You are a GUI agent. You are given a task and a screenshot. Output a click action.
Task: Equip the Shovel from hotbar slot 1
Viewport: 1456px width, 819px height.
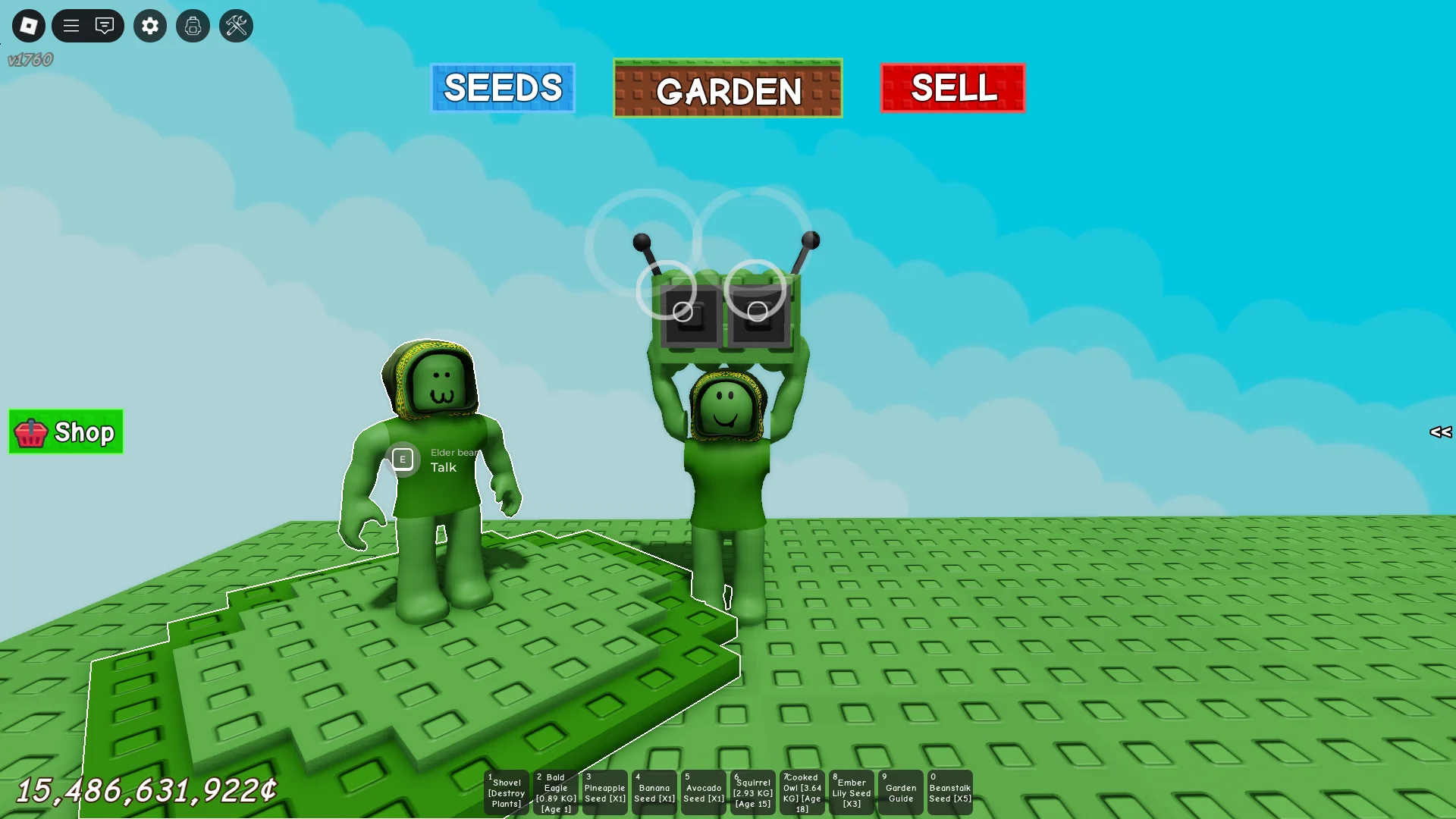coord(506,792)
